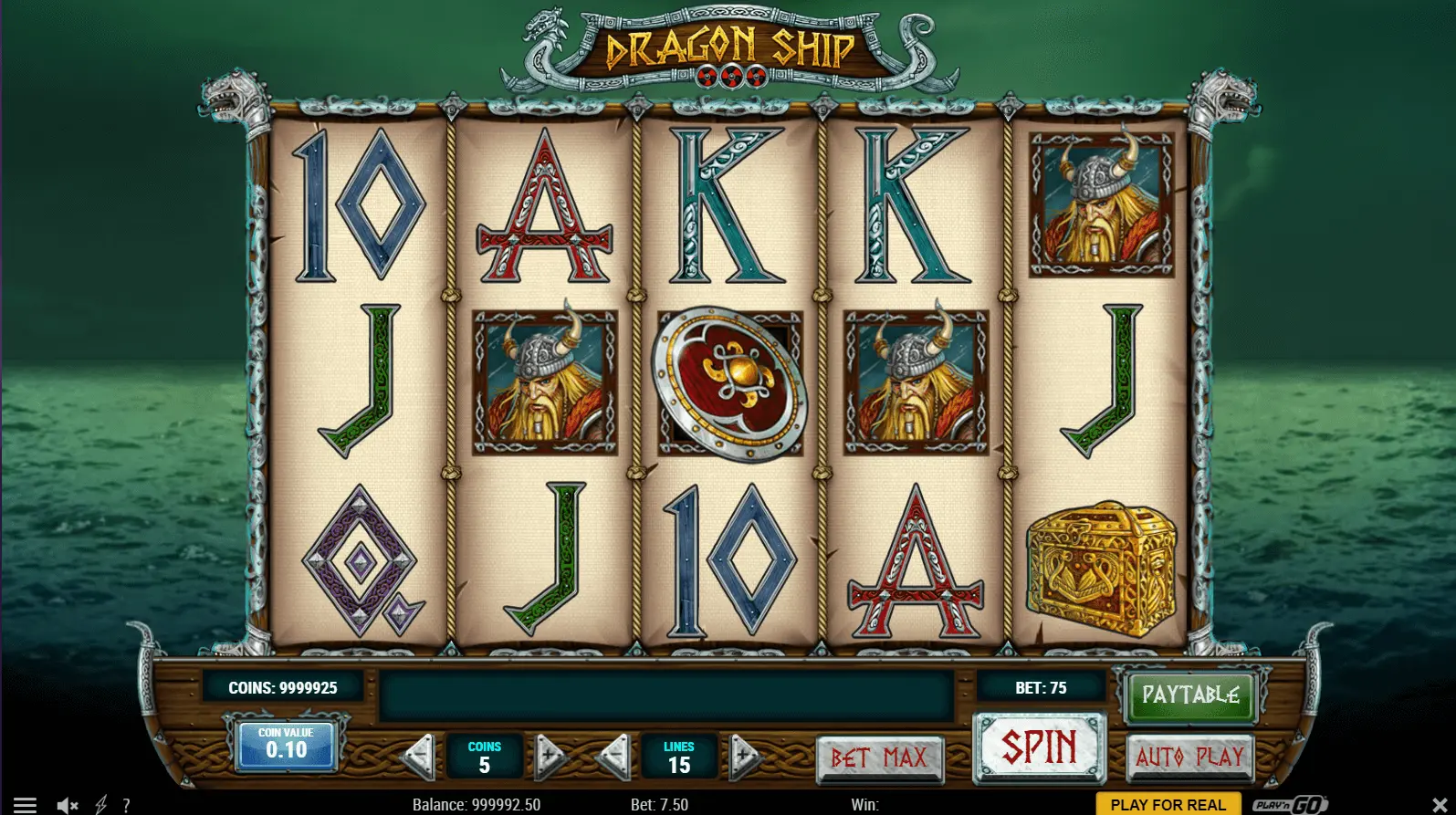Change the Coin Value 0.10 setting
Screen dimensions: 1456x815
coord(286,746)
